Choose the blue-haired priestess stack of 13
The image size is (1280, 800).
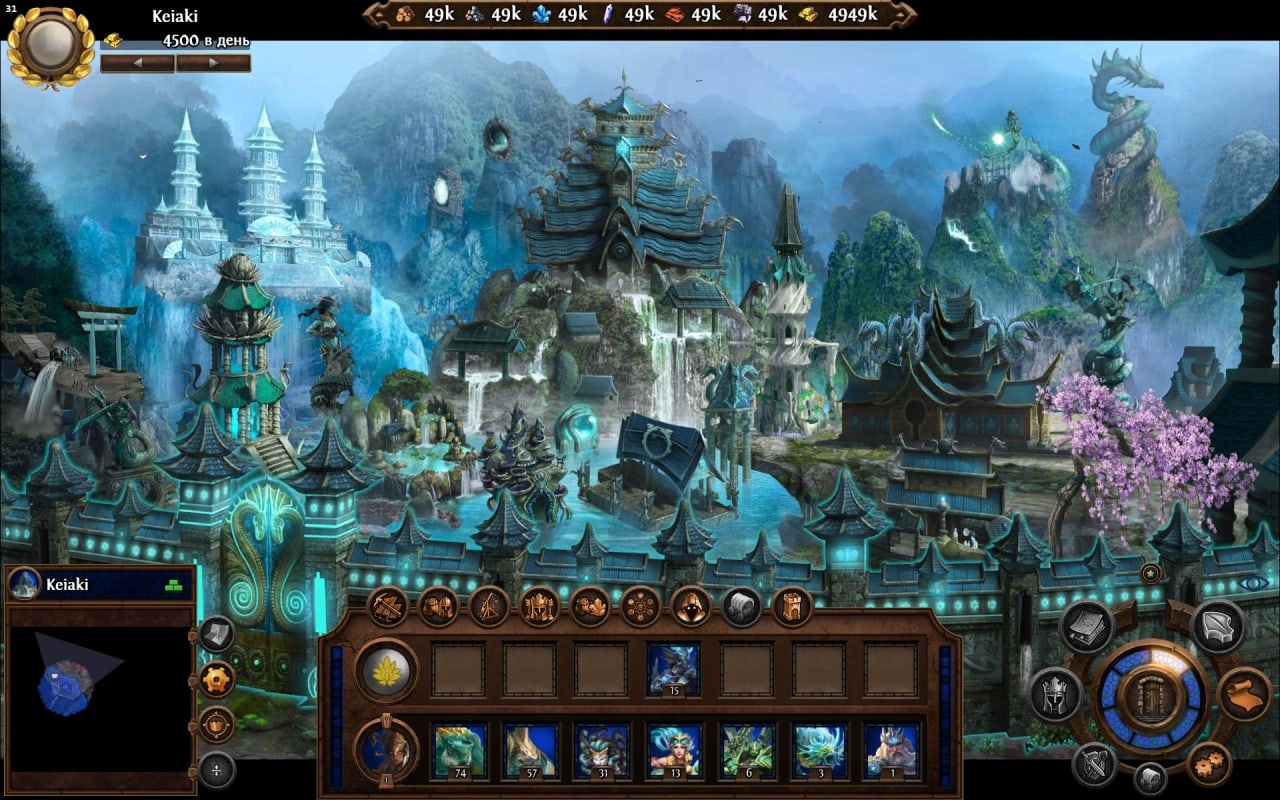pos(673,750)
